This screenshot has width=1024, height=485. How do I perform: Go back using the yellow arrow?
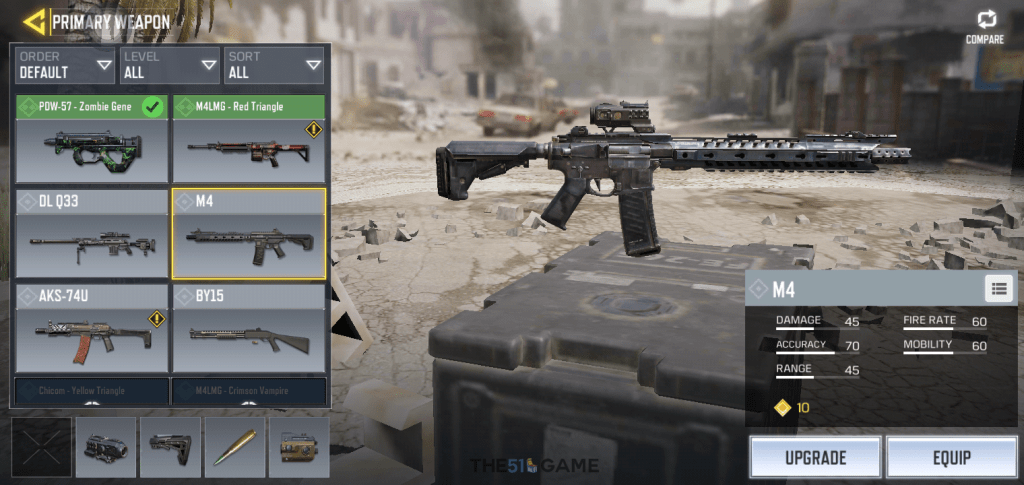coord(34,21)
